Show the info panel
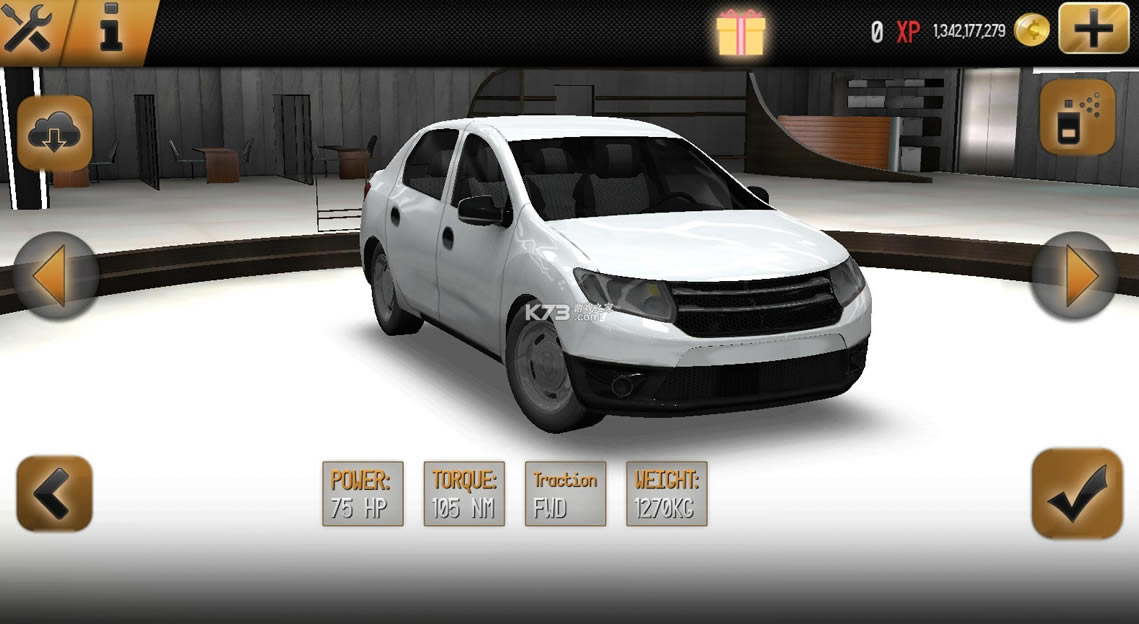Viewport: 1139px width, 624px height. coord(110,31)
